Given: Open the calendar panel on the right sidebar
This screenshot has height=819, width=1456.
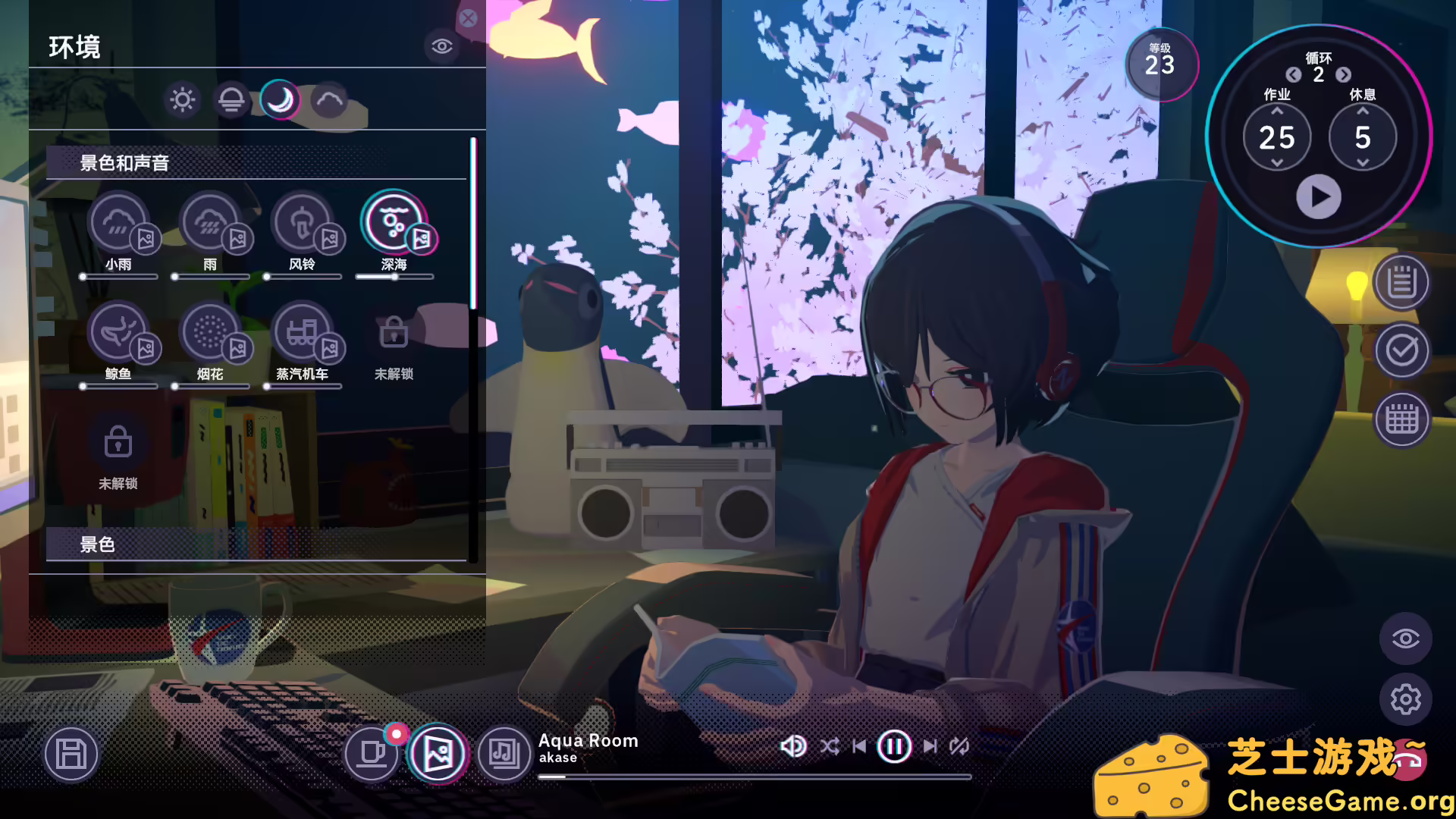Looking at the screenshot, I should 1402,419.
